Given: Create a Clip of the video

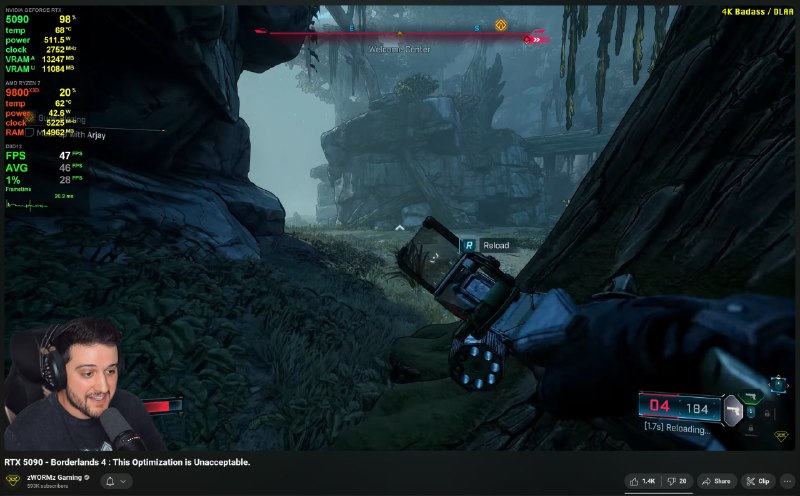Looking at the screenshot, I should 758,481.
